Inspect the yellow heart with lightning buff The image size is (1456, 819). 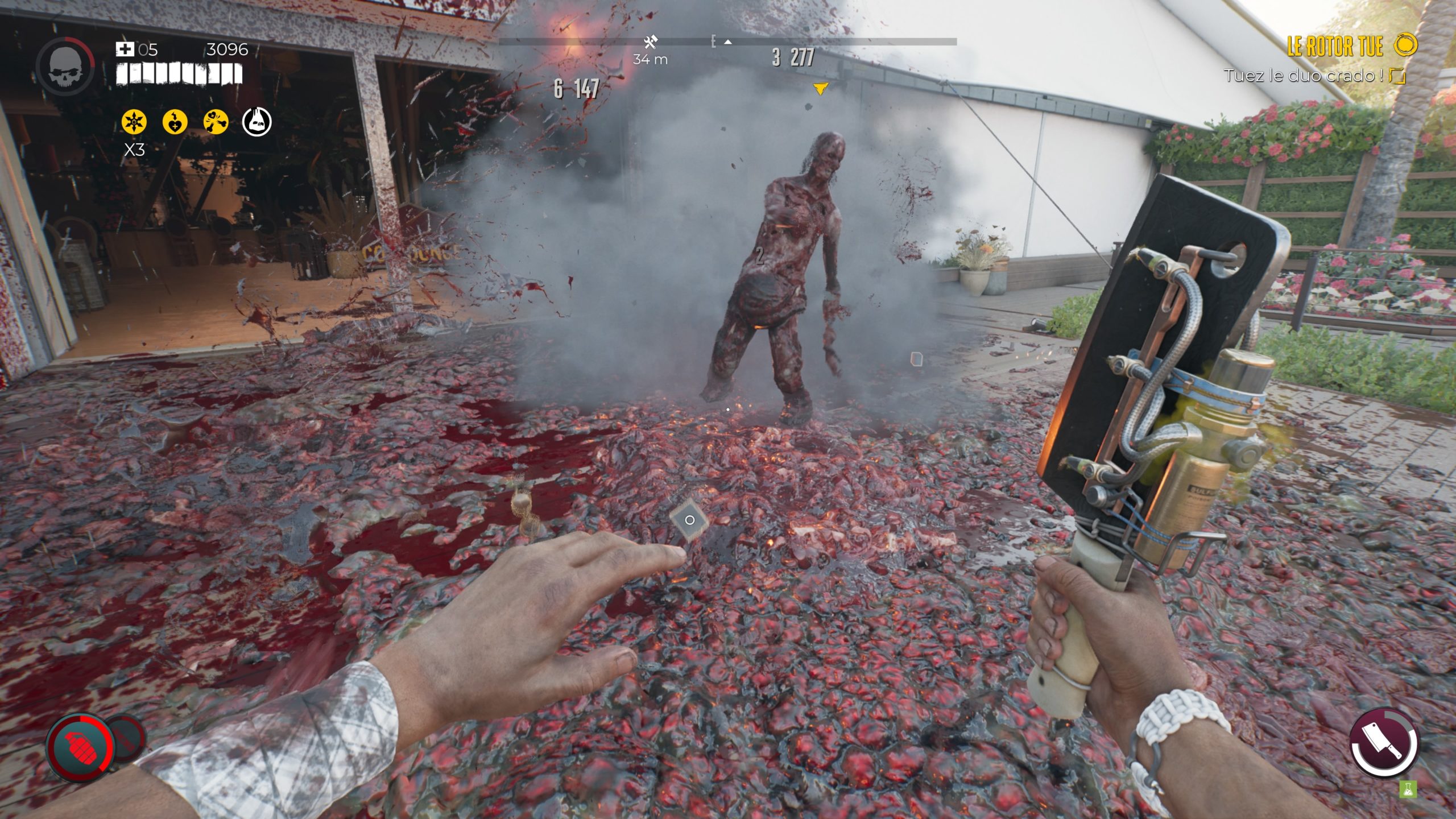tap(175, 122)
